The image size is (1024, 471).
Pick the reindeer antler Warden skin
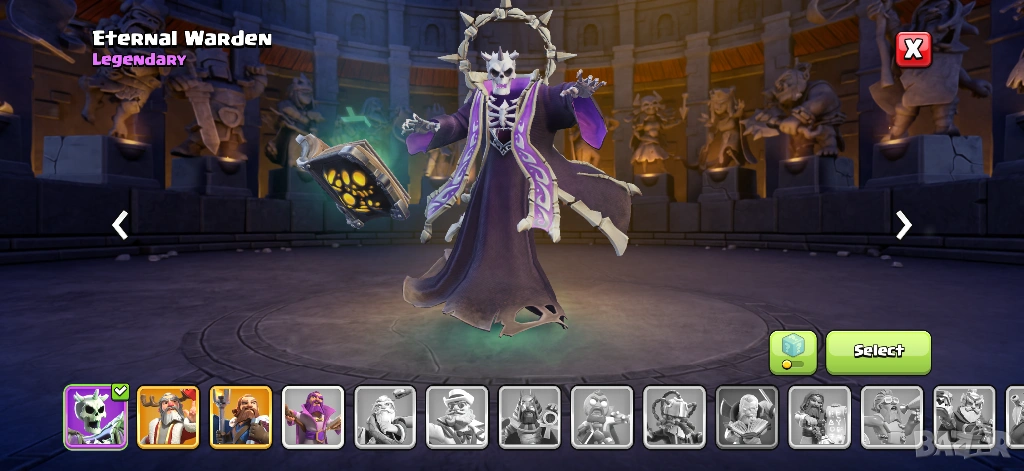168,416
